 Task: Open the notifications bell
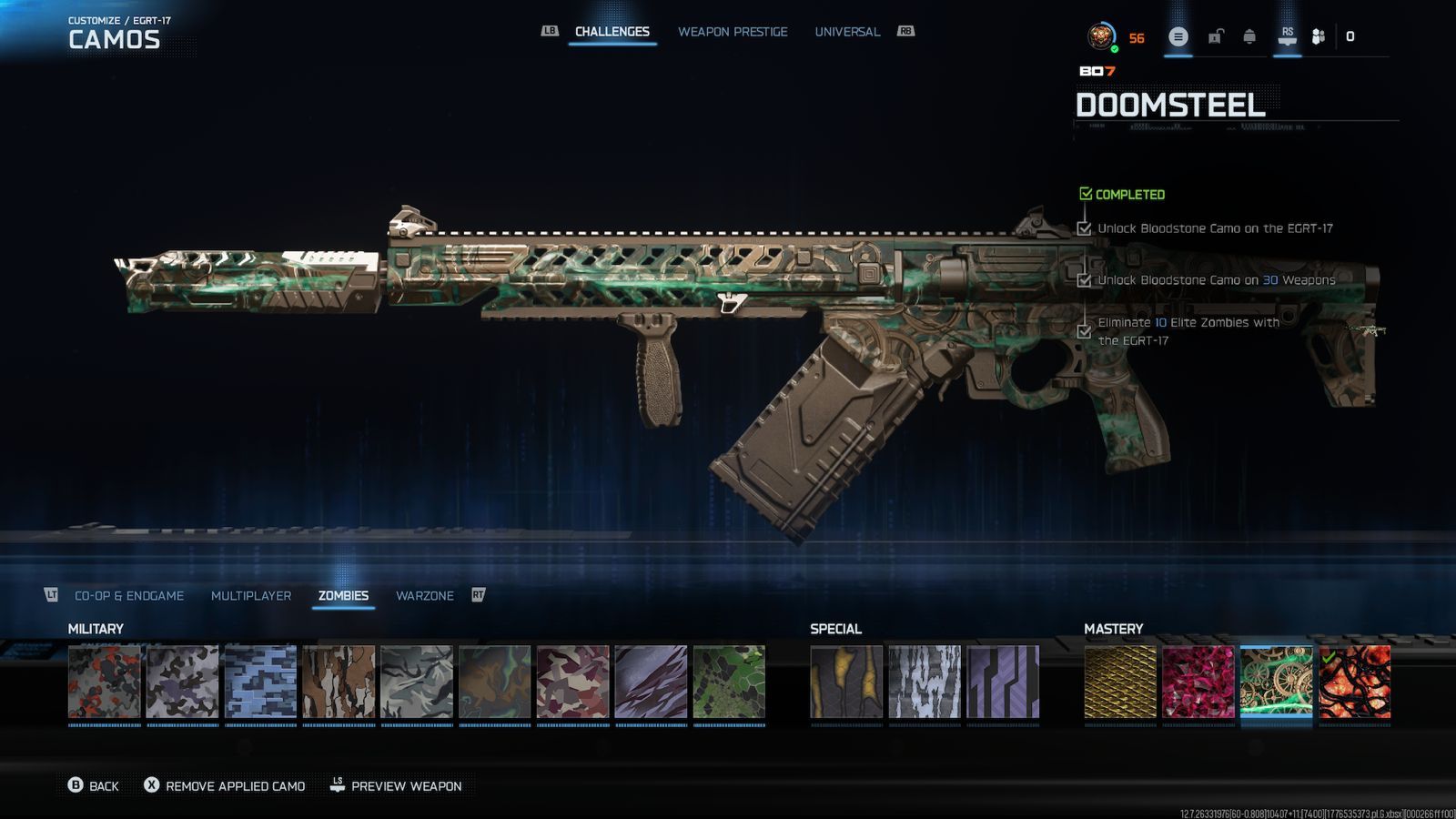point(1249,37)
